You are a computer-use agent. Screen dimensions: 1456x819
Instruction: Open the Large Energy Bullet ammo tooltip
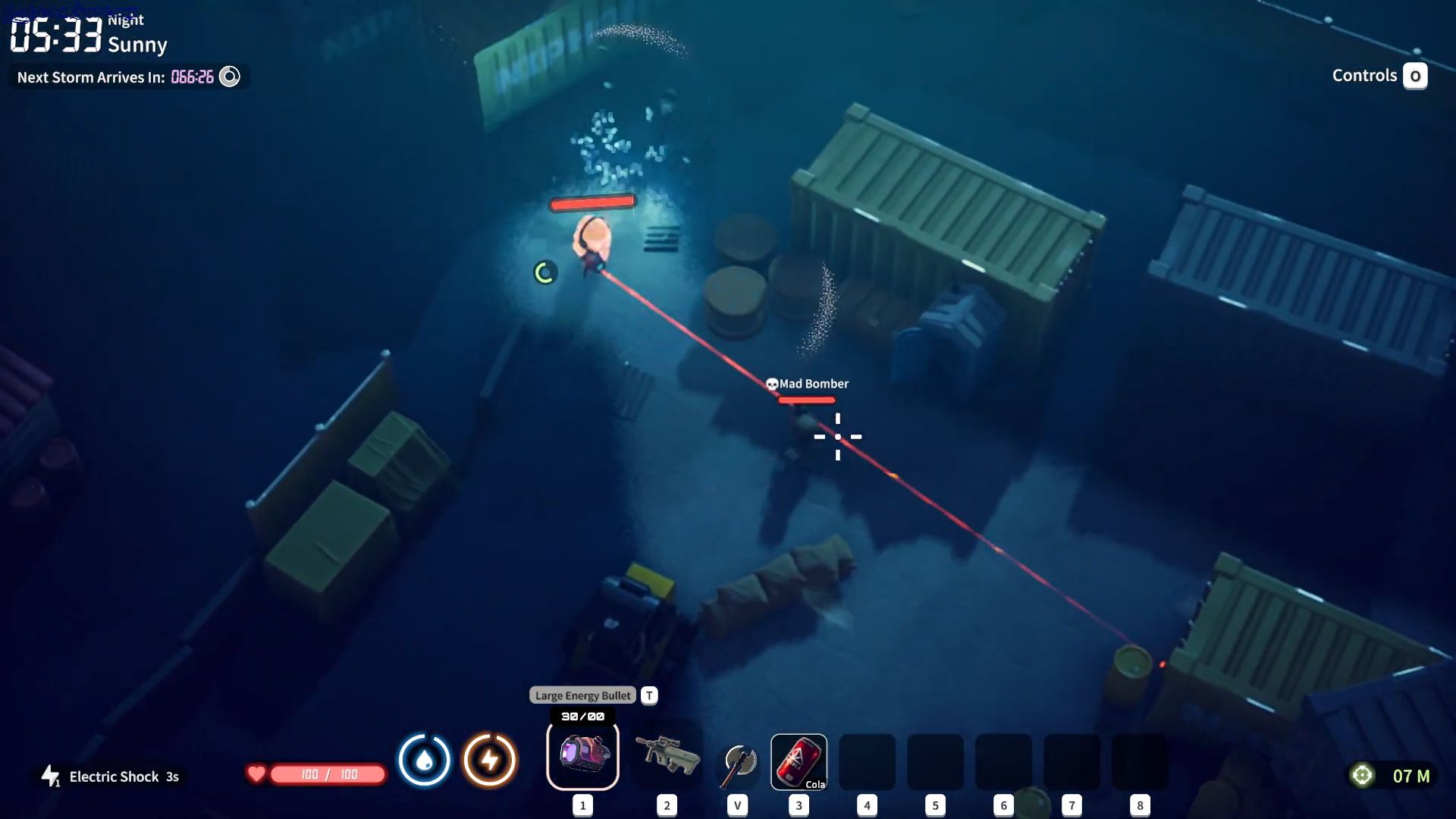coord(582,695)
